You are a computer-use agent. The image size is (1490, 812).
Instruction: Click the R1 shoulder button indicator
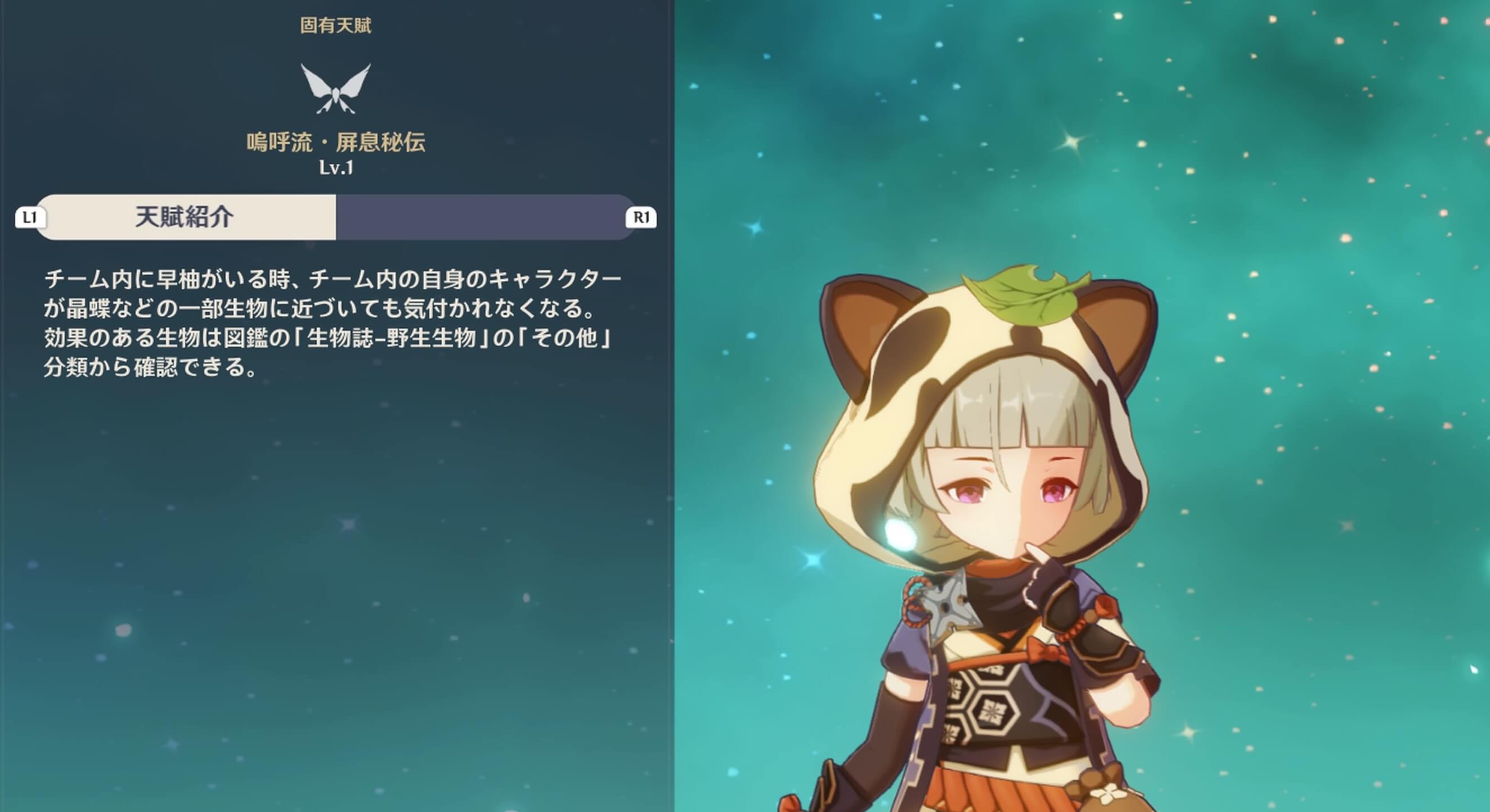click(x=643, y=218)
